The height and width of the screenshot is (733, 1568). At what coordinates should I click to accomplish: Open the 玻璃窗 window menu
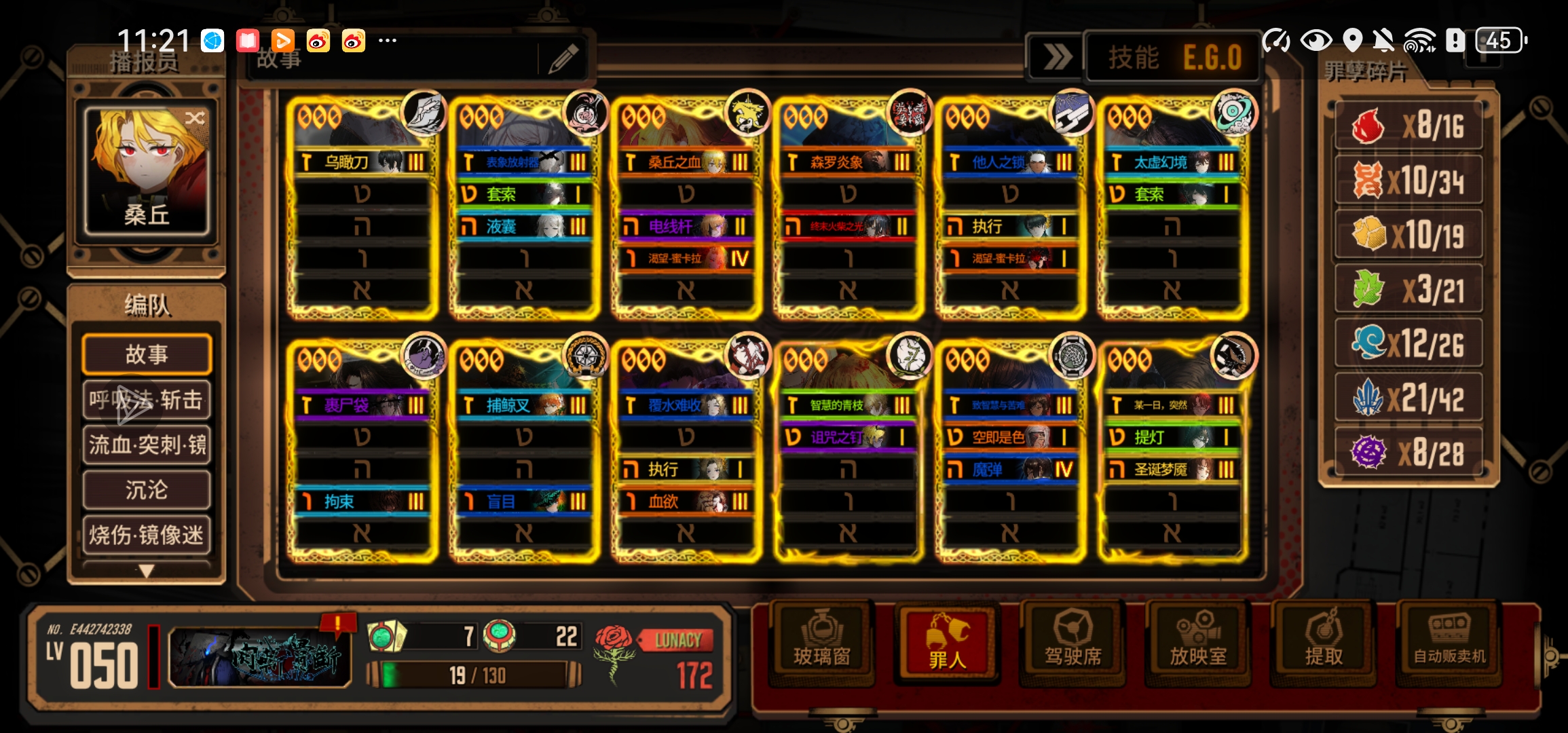(x=822, y=642)
